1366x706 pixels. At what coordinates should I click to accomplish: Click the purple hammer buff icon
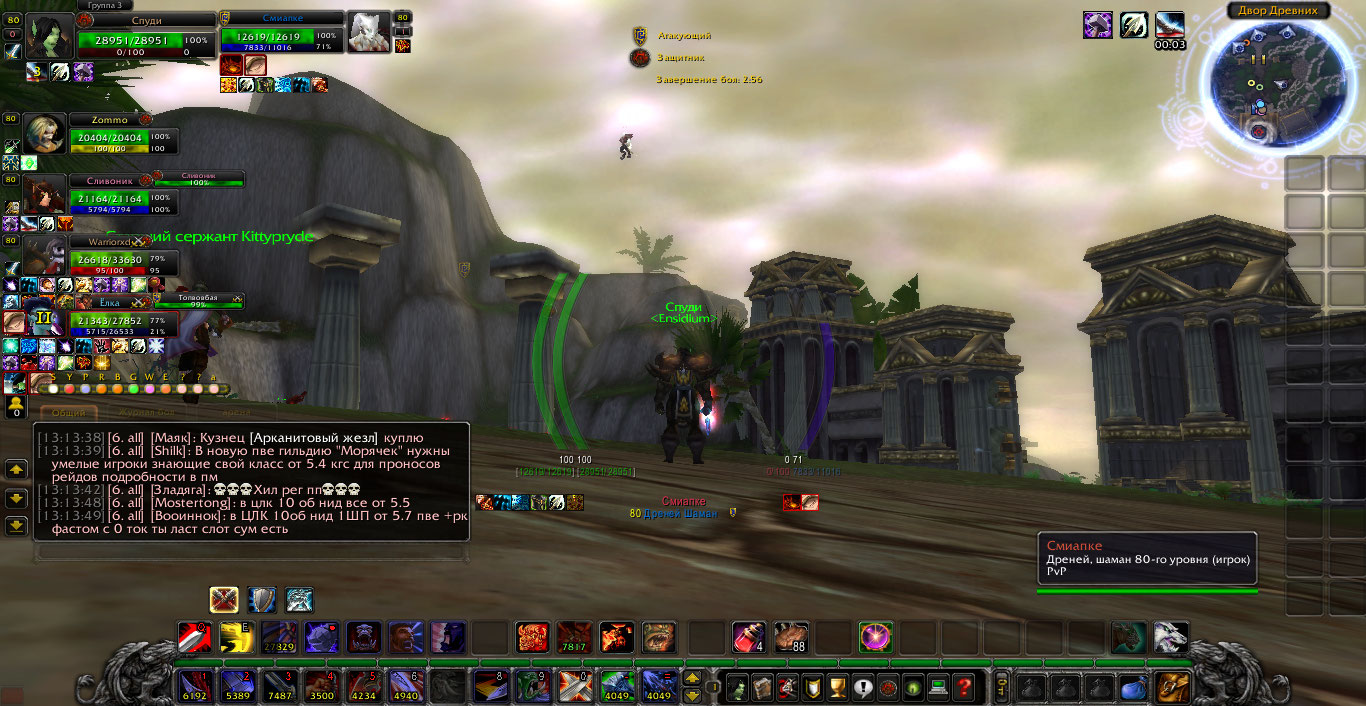click(1098, 25)
